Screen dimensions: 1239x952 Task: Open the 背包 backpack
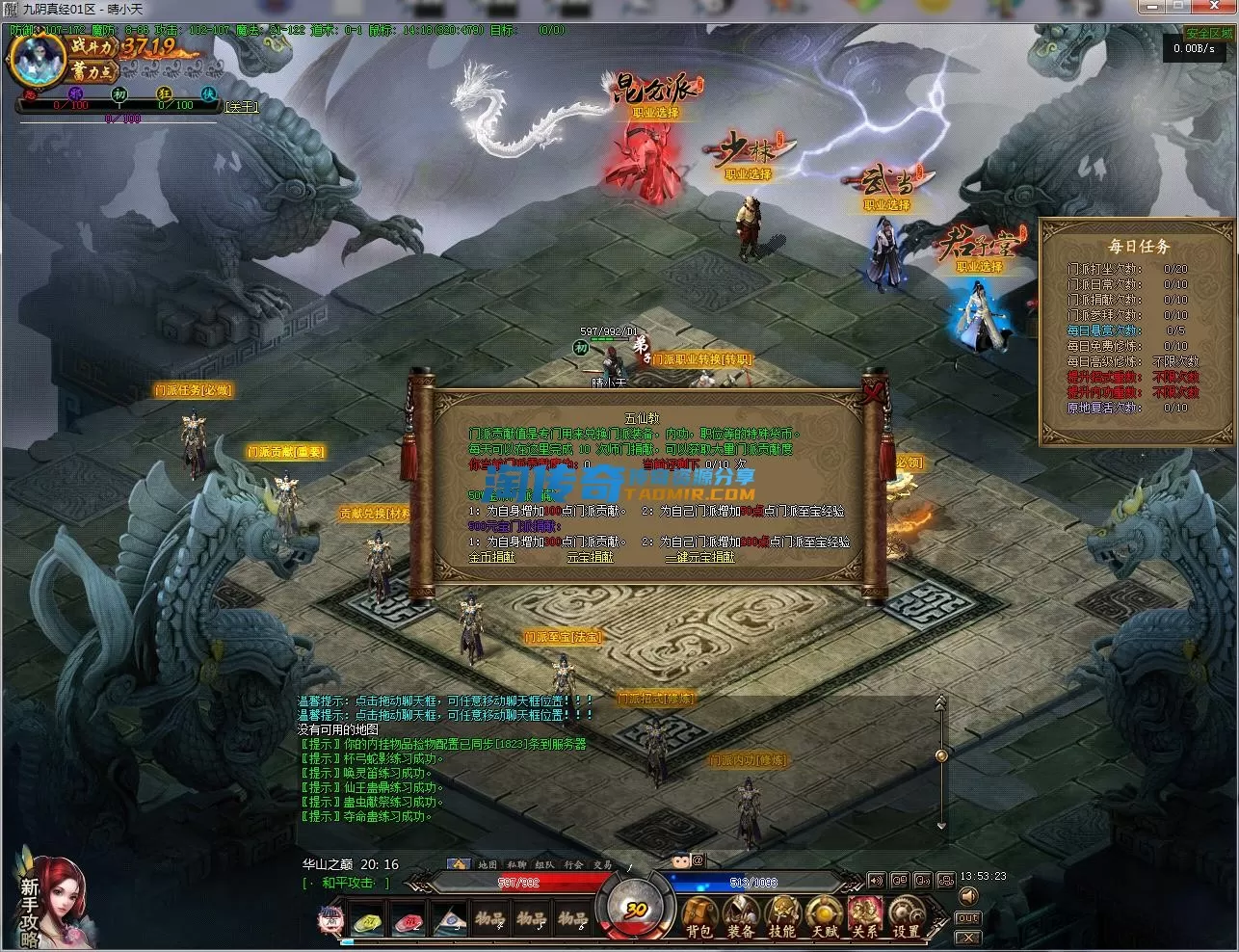click(699, 916)
